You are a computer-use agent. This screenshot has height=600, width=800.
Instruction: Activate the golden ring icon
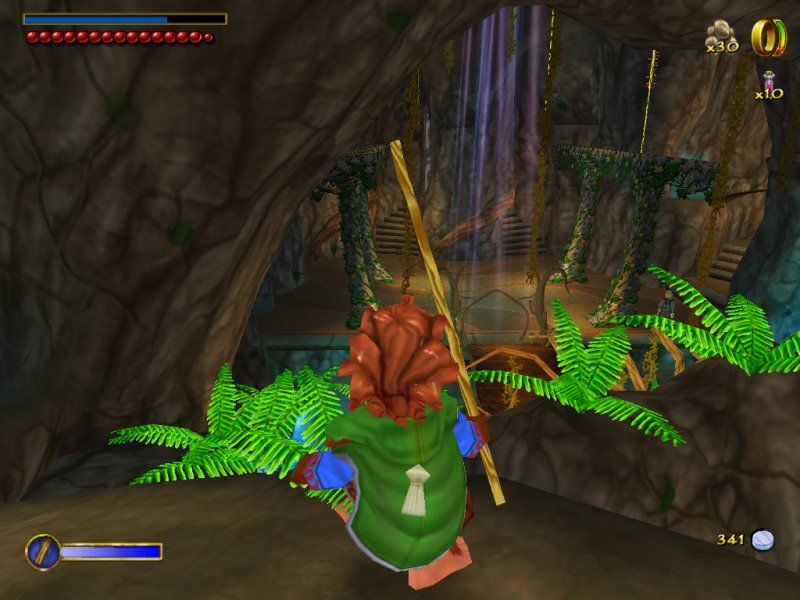coord(764,37)
